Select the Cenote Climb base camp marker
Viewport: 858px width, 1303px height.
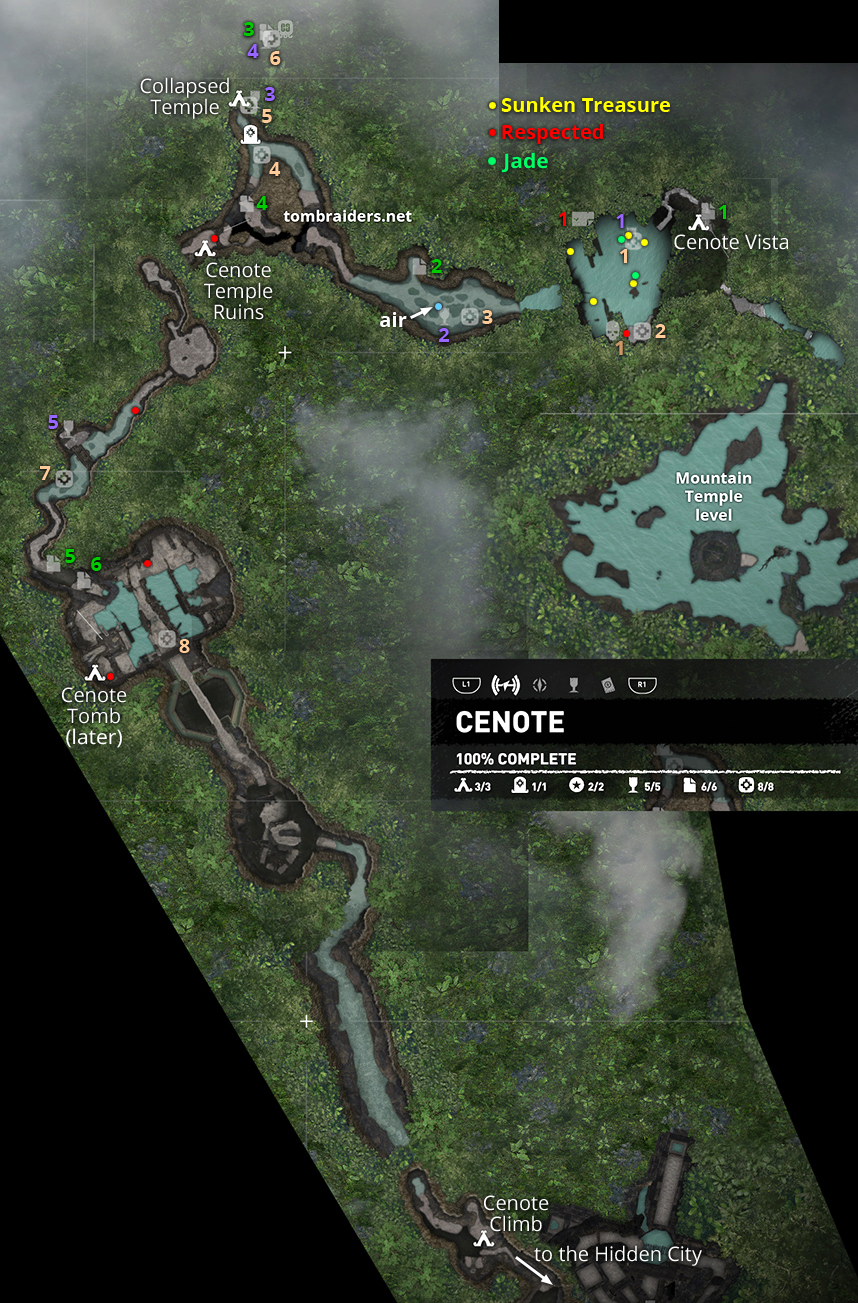485,1238
